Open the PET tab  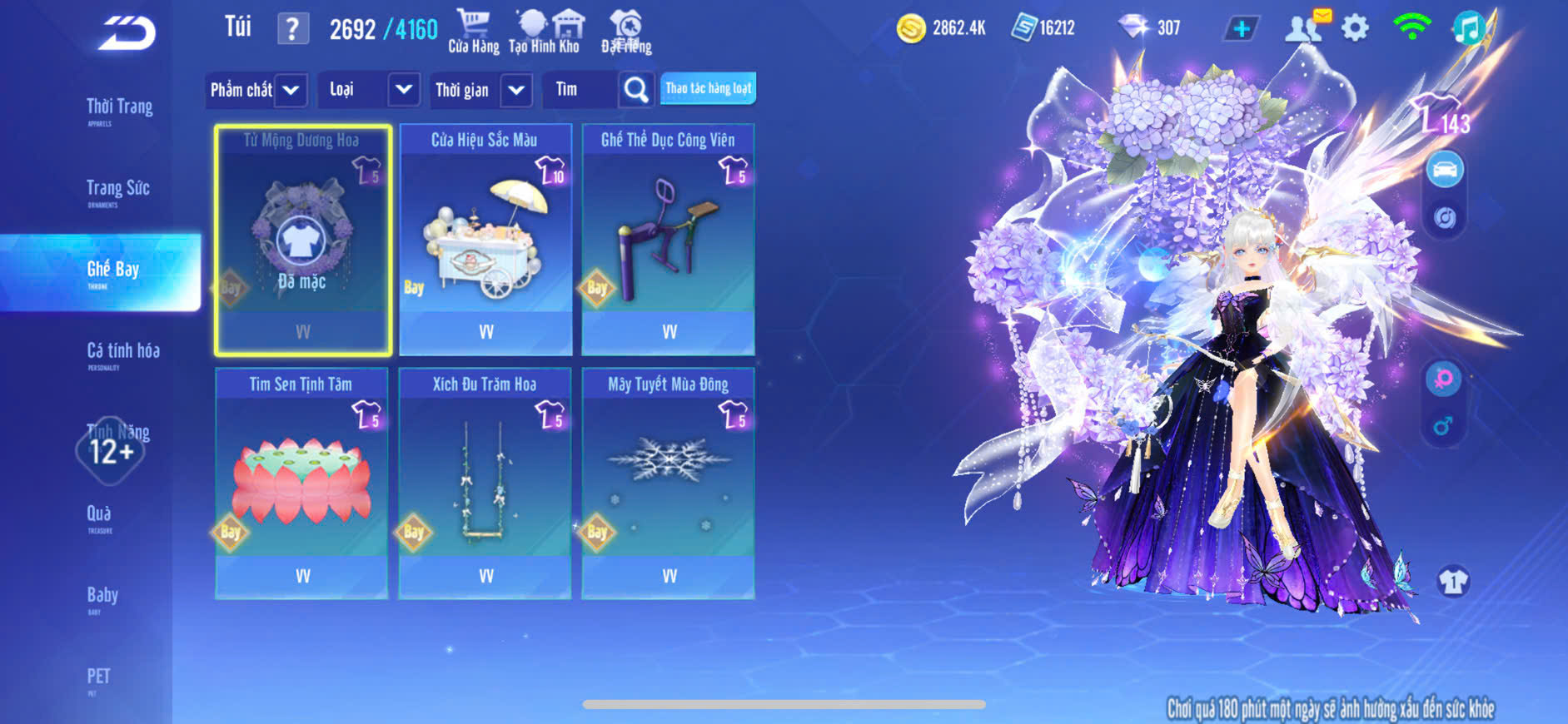[x=98, y=677]
